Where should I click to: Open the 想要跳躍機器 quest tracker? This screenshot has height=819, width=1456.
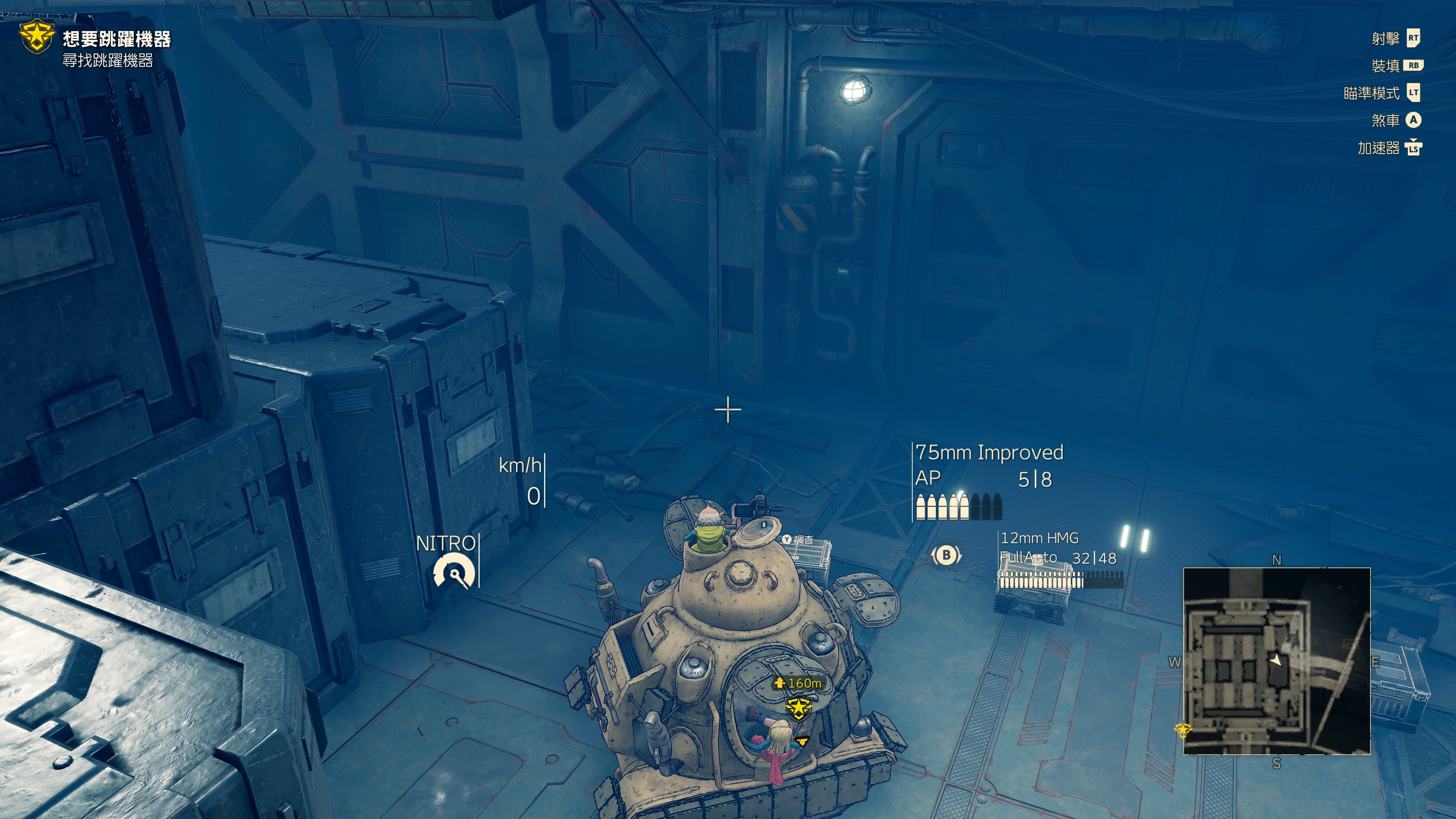(116, 39)
